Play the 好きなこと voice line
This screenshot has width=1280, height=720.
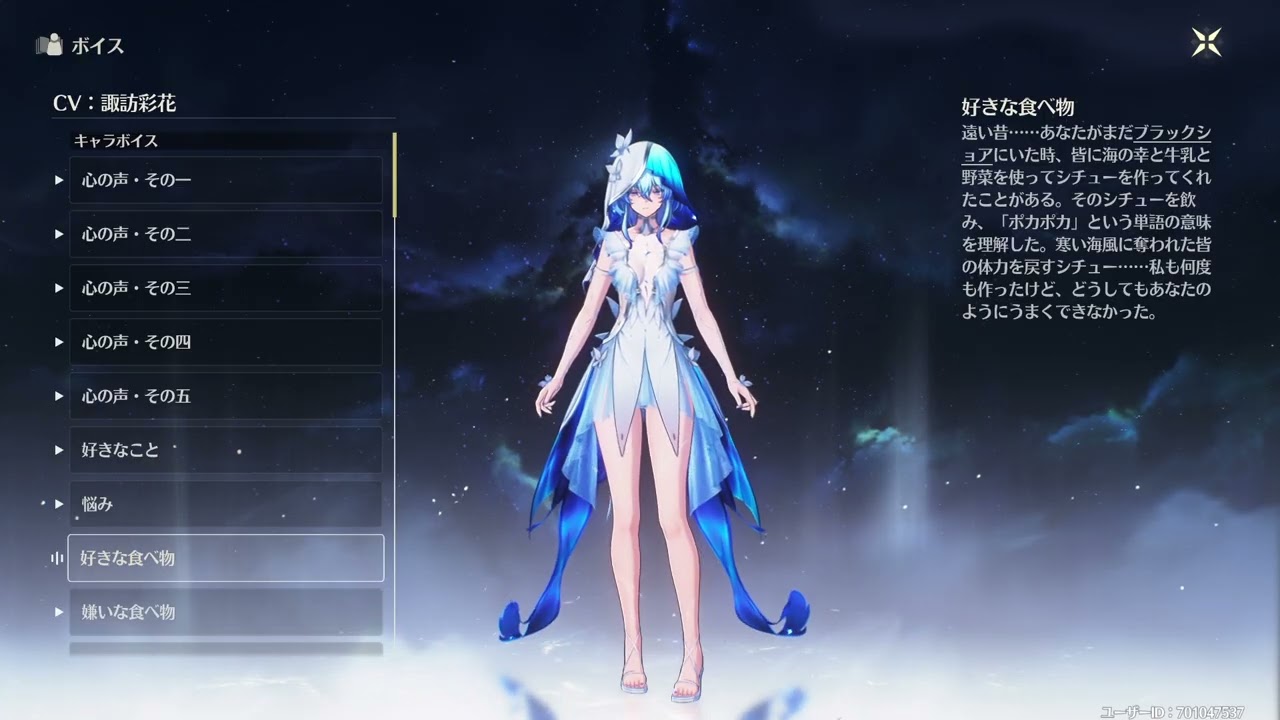[225, 450]
